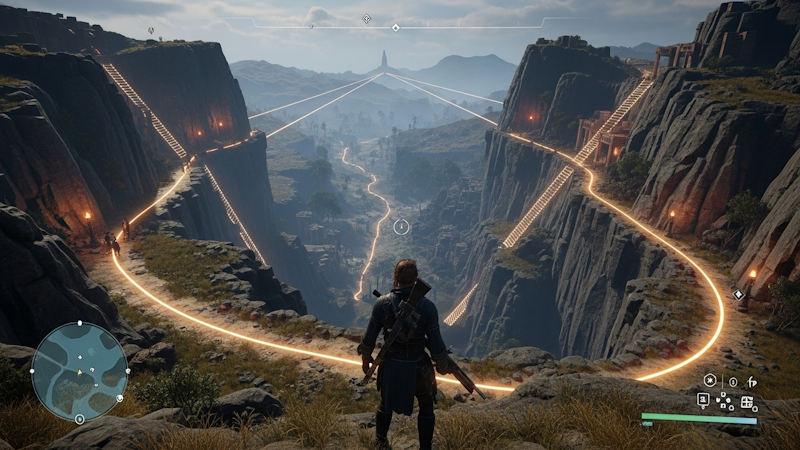Select the small waypoint icon above compass
The image size is (800, 450).
[366, 18]
